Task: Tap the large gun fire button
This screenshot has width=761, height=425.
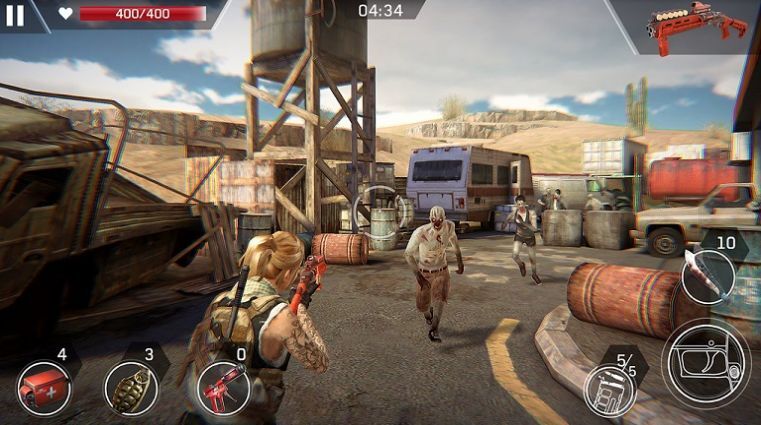Action: point(706,363)
